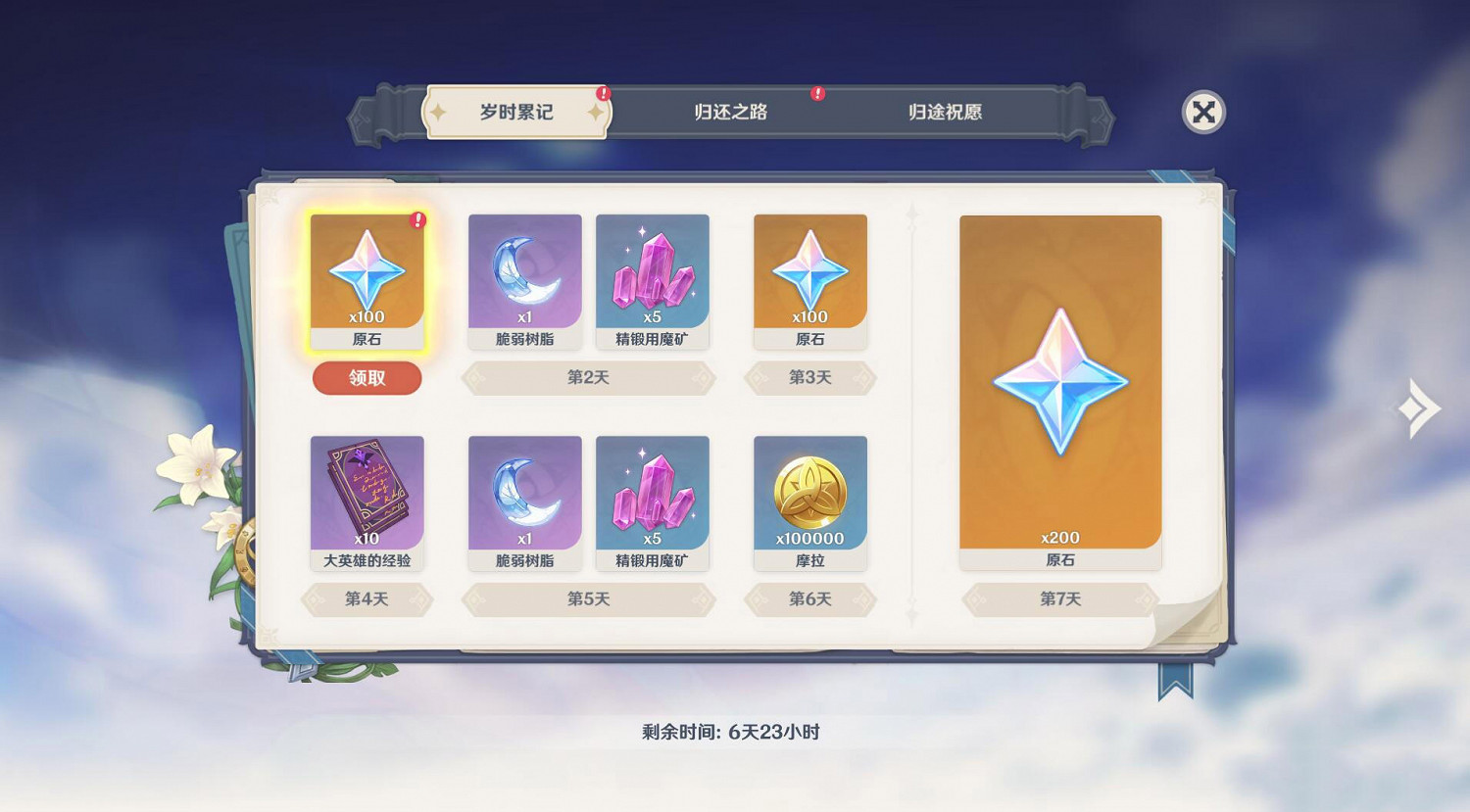Click the 第7天 label under the big card

tap(1059, 600)
